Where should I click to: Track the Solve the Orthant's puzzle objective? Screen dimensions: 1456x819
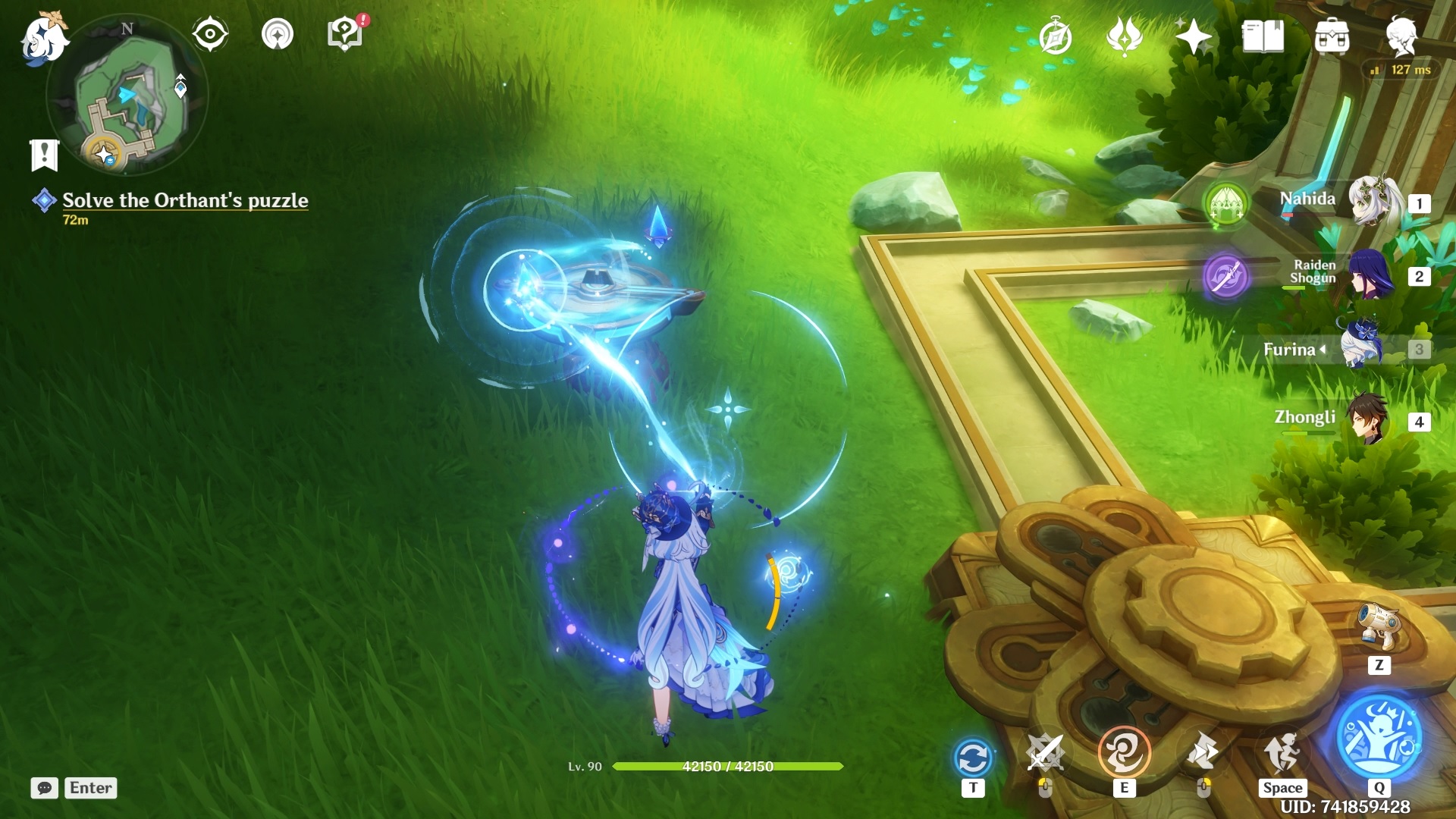pyautogui.click(x=184, y=200)
